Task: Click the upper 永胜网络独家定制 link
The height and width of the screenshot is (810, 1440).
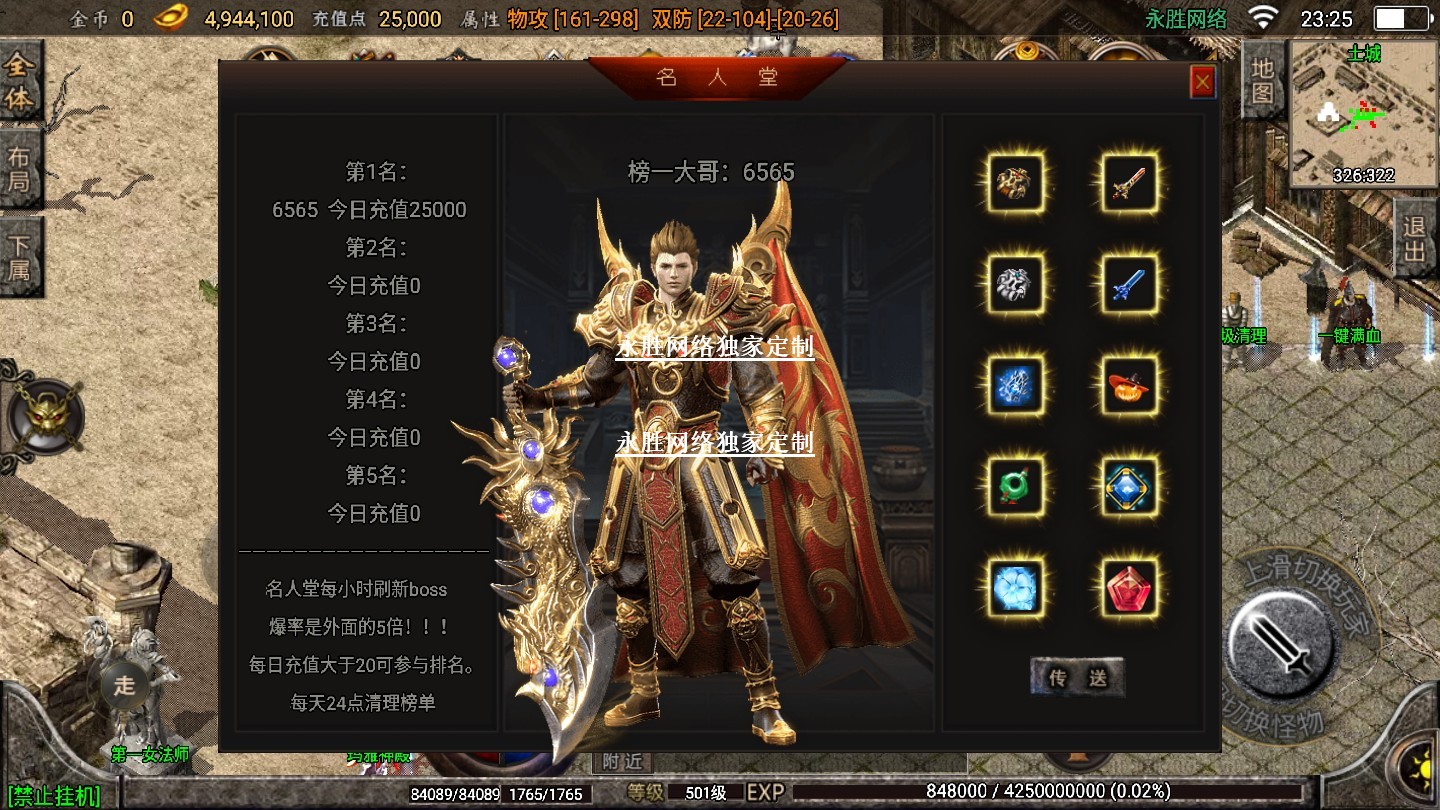Action: point(715,347)
